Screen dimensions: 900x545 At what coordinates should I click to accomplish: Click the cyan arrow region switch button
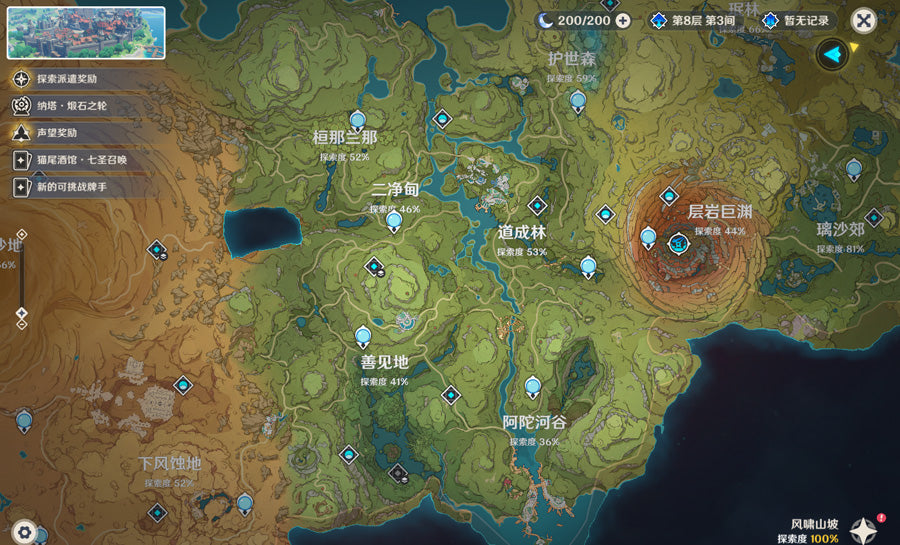(831, 54)
